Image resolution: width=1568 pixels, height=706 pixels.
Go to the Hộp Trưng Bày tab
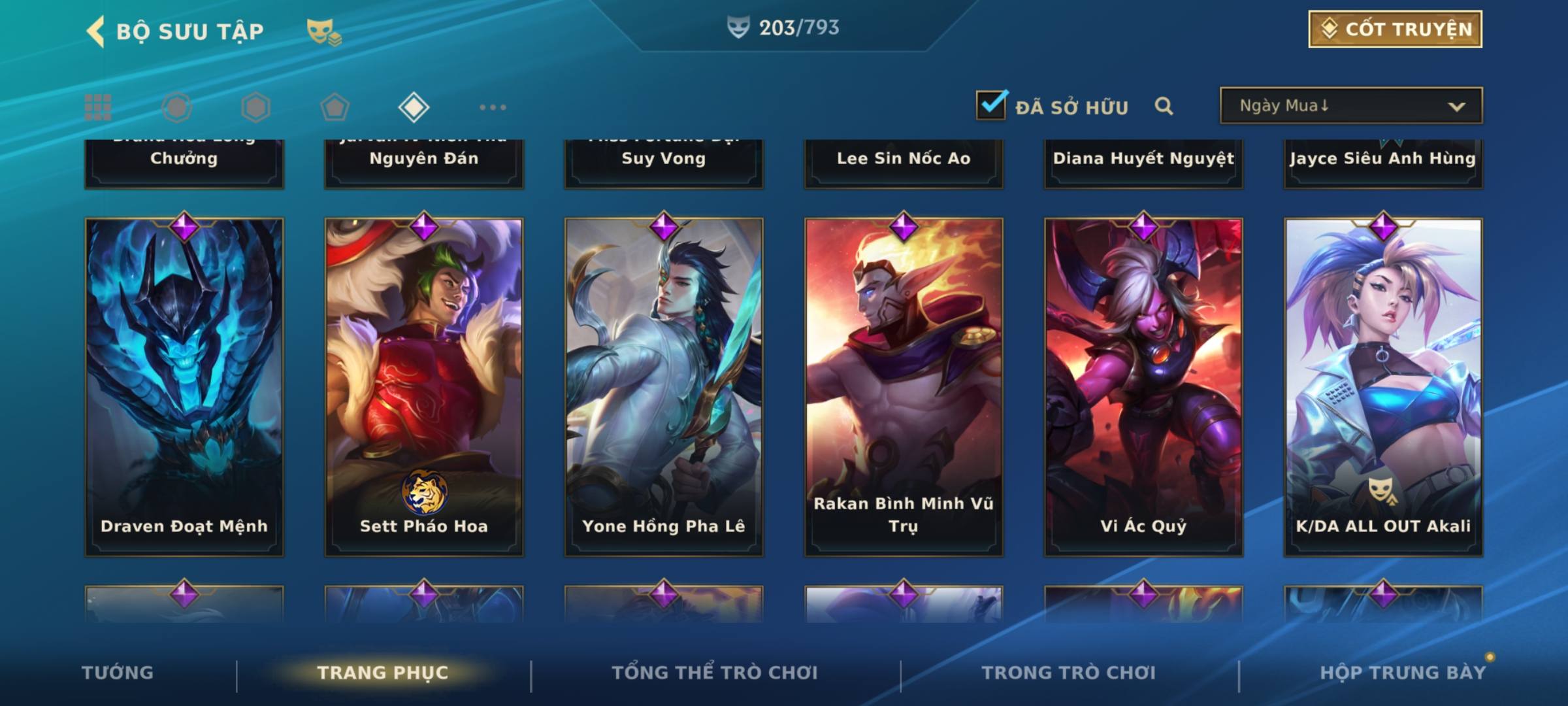coord(1403,673)
